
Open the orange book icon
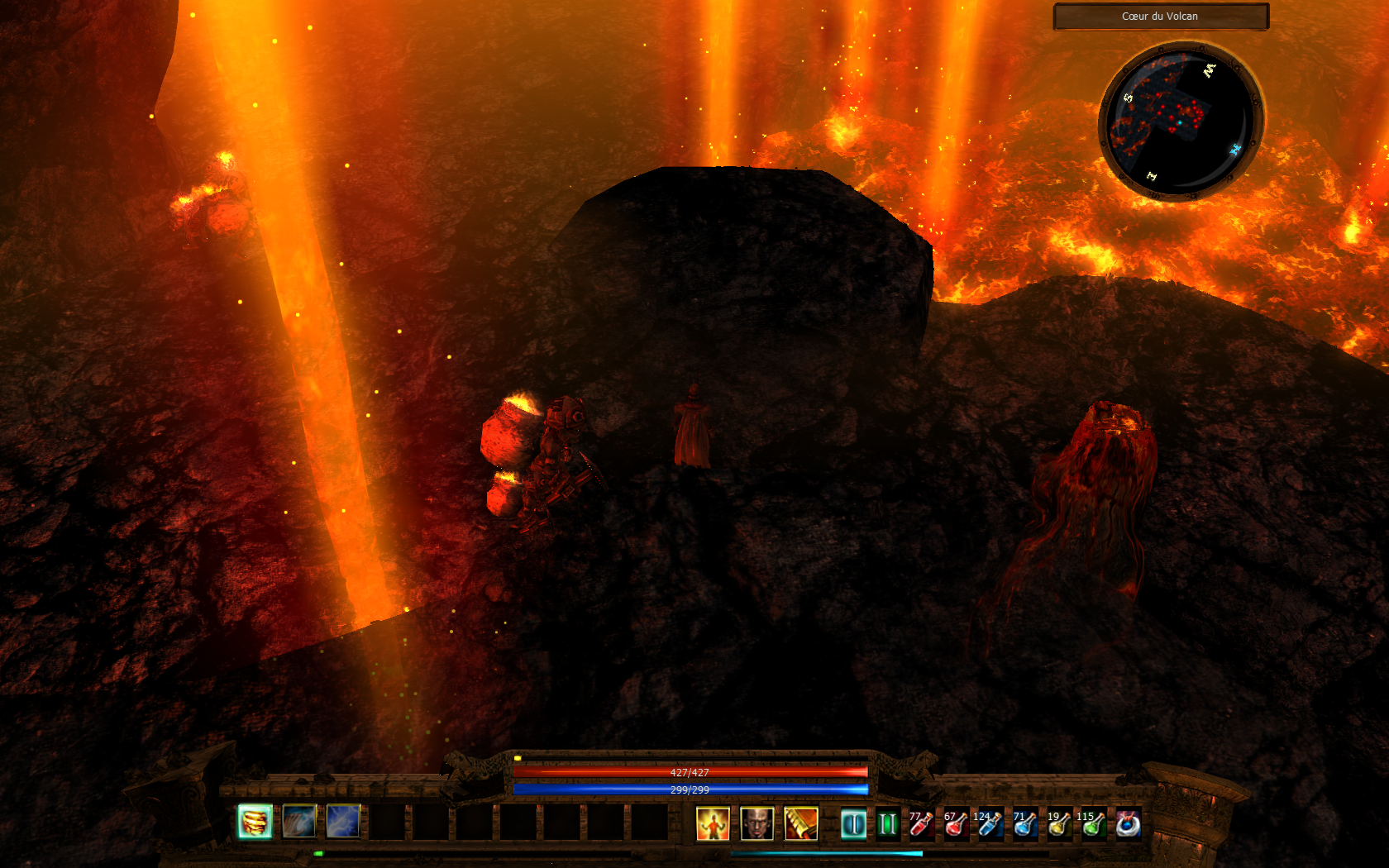point(800,823)
